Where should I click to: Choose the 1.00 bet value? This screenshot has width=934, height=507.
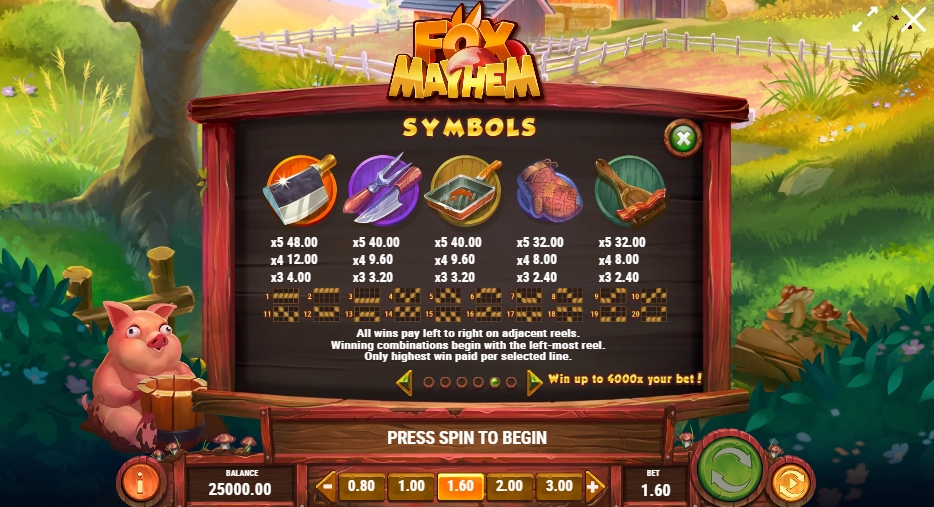[411, 486]
